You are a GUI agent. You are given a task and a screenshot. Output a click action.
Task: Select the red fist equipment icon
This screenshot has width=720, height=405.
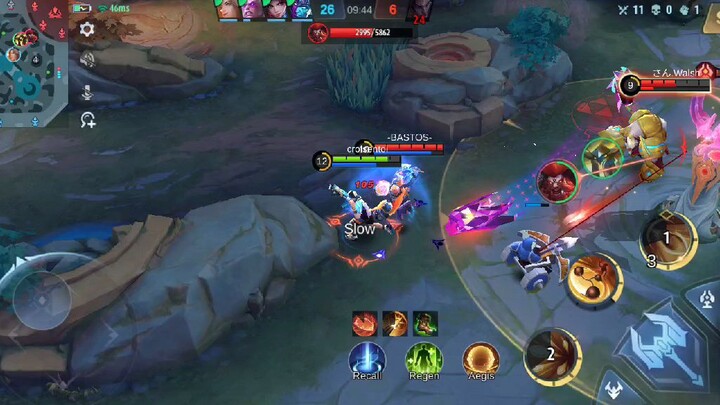pyautogui.click(x=363, y=322)
